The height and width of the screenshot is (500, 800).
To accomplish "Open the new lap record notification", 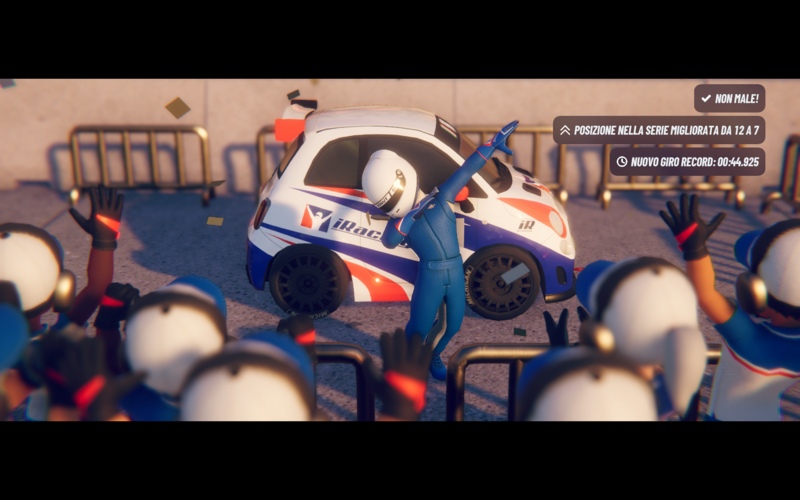I will click(x=687, y=161).
